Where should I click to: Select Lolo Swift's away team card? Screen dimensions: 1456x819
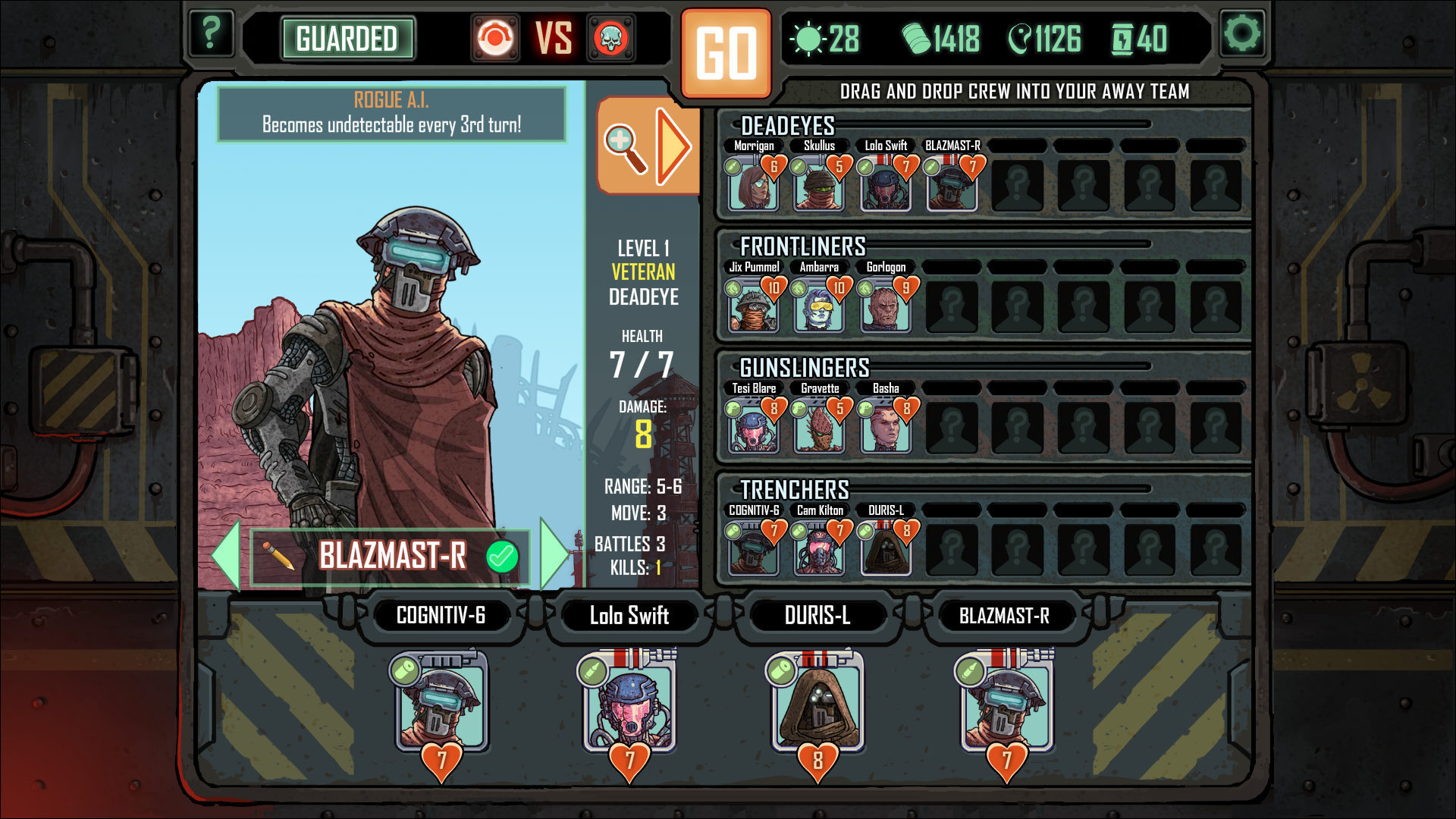point(629,701)
